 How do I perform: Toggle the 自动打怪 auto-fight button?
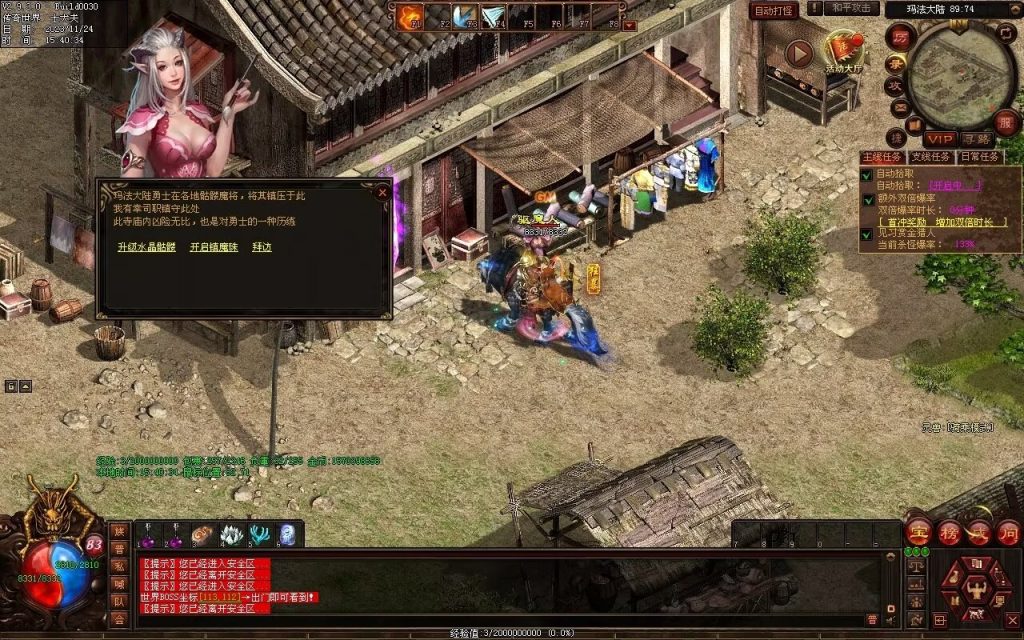[774, 11]
